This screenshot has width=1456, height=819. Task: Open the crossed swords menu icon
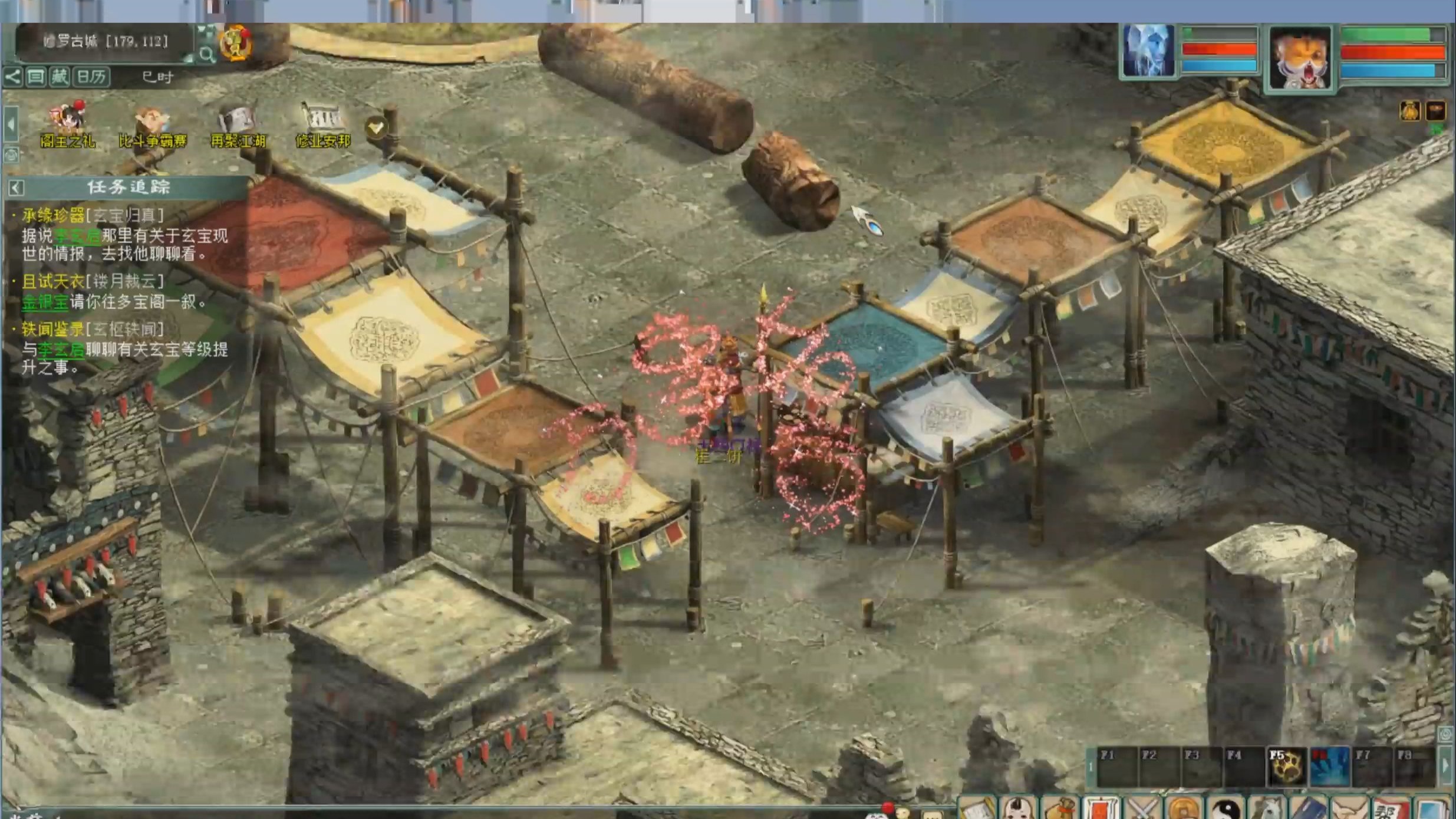click(1143, 809)
